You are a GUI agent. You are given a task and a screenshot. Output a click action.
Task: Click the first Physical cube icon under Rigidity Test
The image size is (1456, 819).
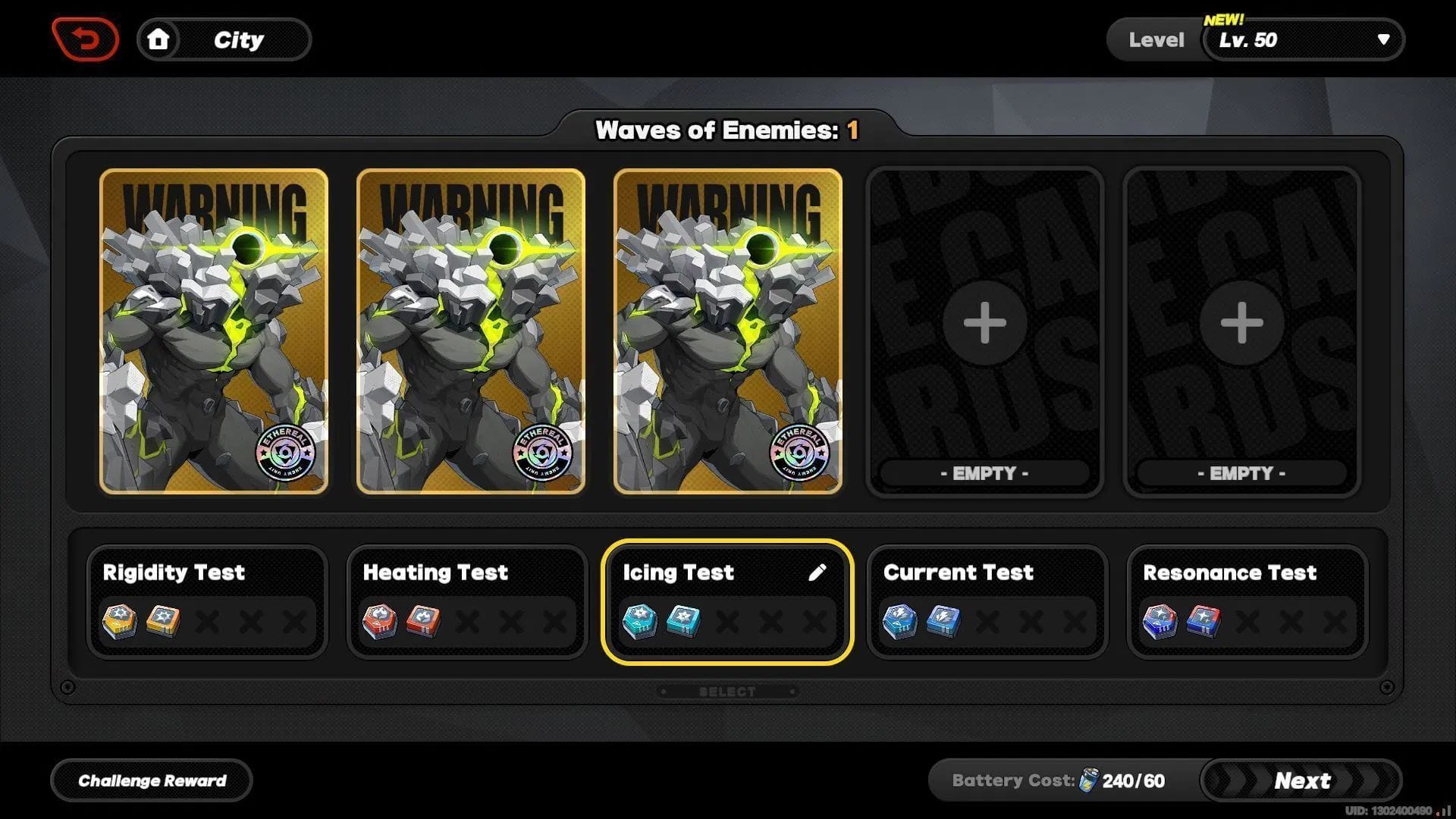(x=121, y=620)
